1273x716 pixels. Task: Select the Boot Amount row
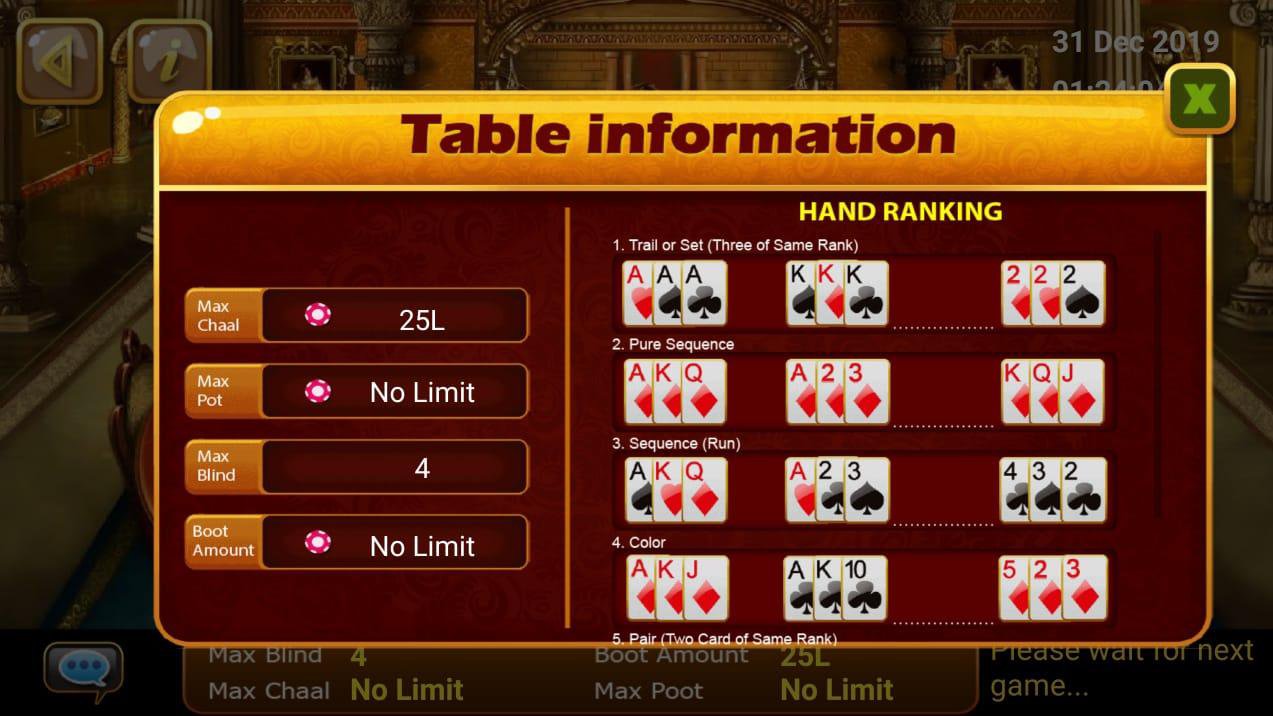(x=356, y=542)
